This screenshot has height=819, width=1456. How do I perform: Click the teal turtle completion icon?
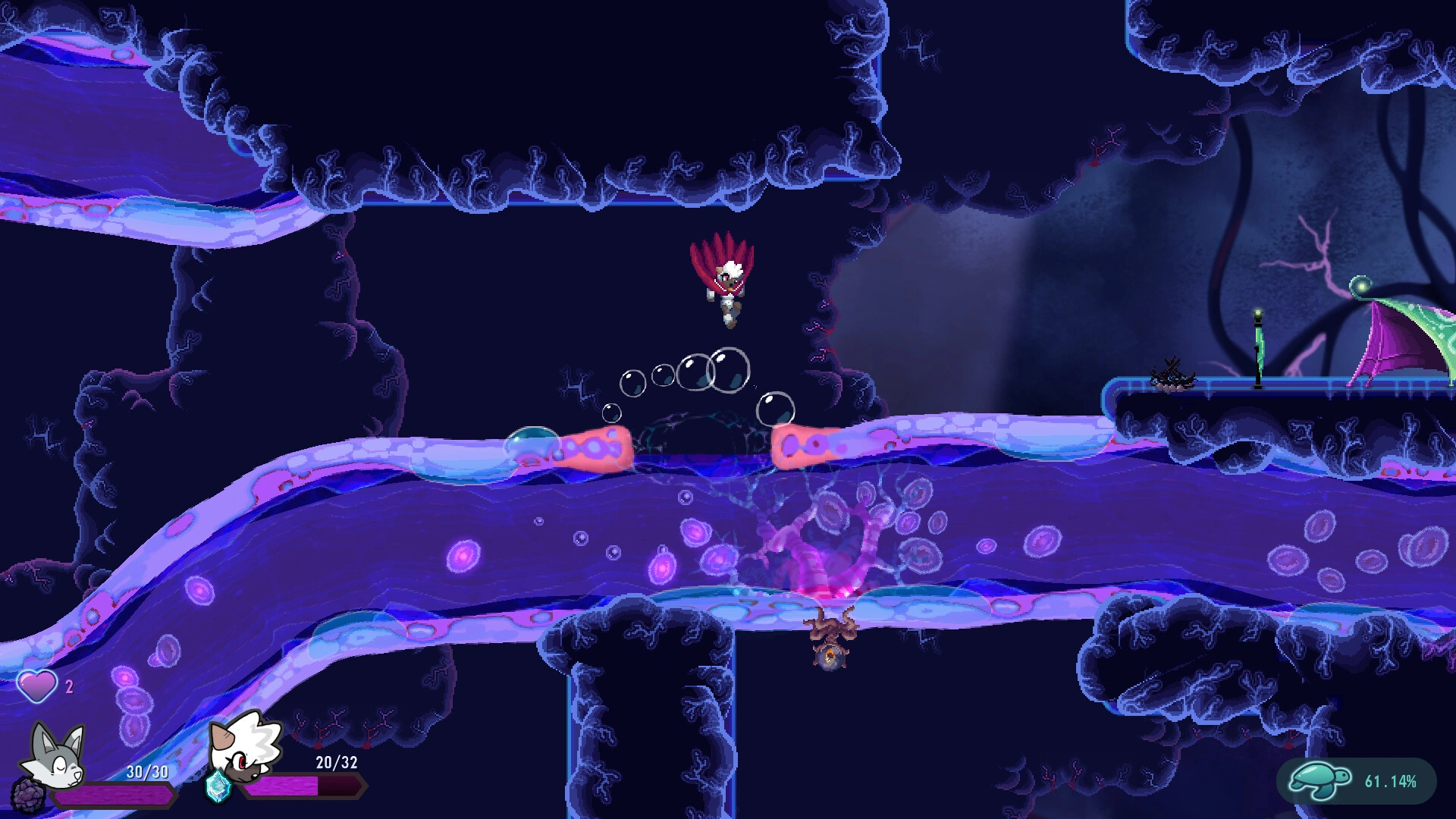(1320, 780)
